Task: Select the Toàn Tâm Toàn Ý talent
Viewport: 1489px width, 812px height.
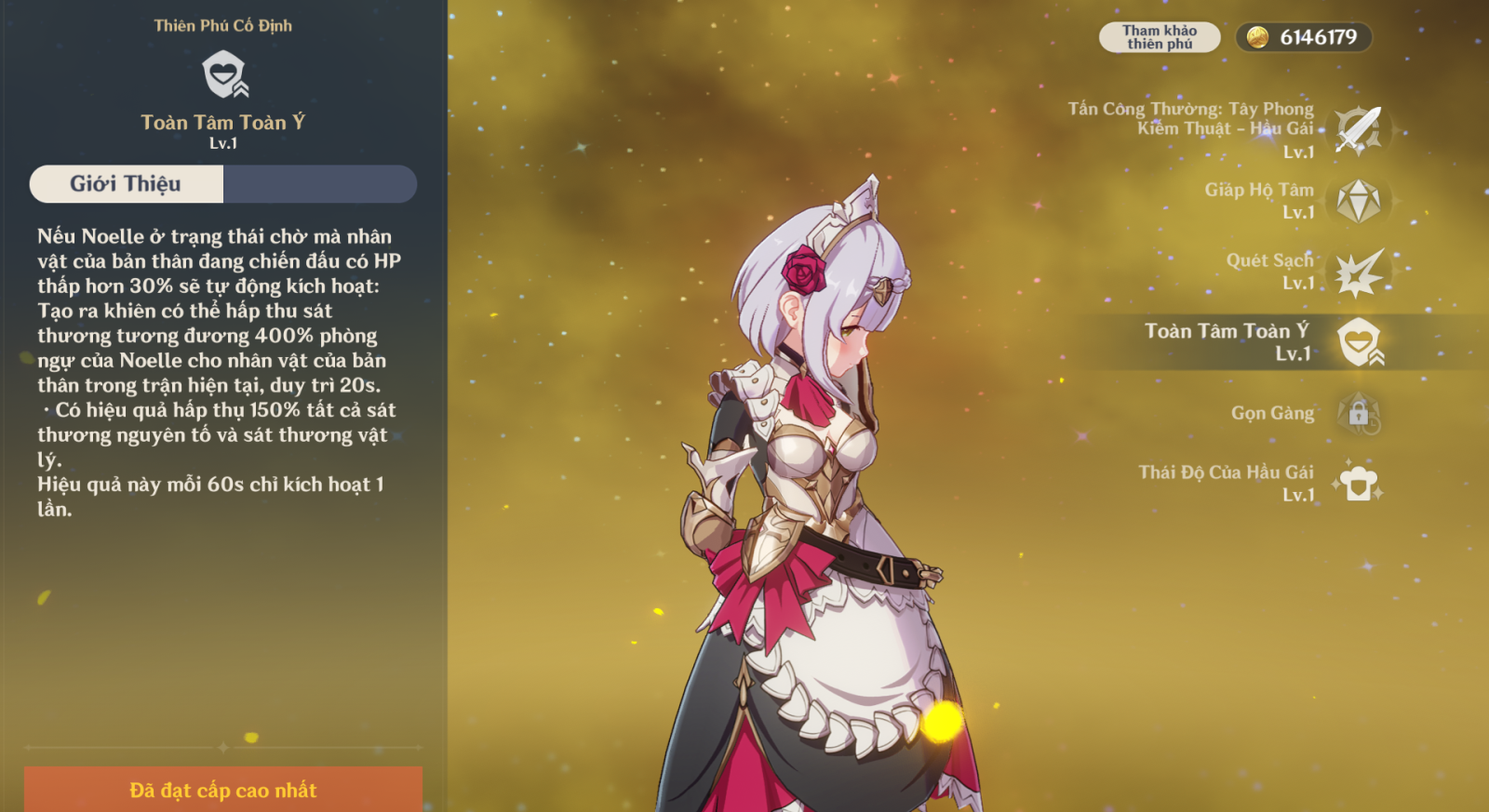Action: pos(1358,342)
